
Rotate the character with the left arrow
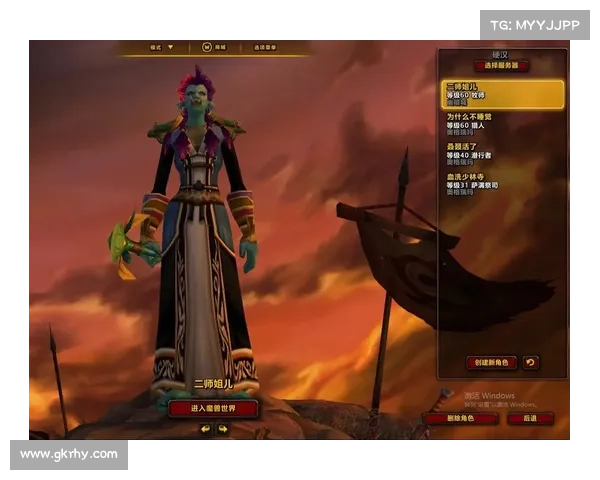tap(205, 429)
